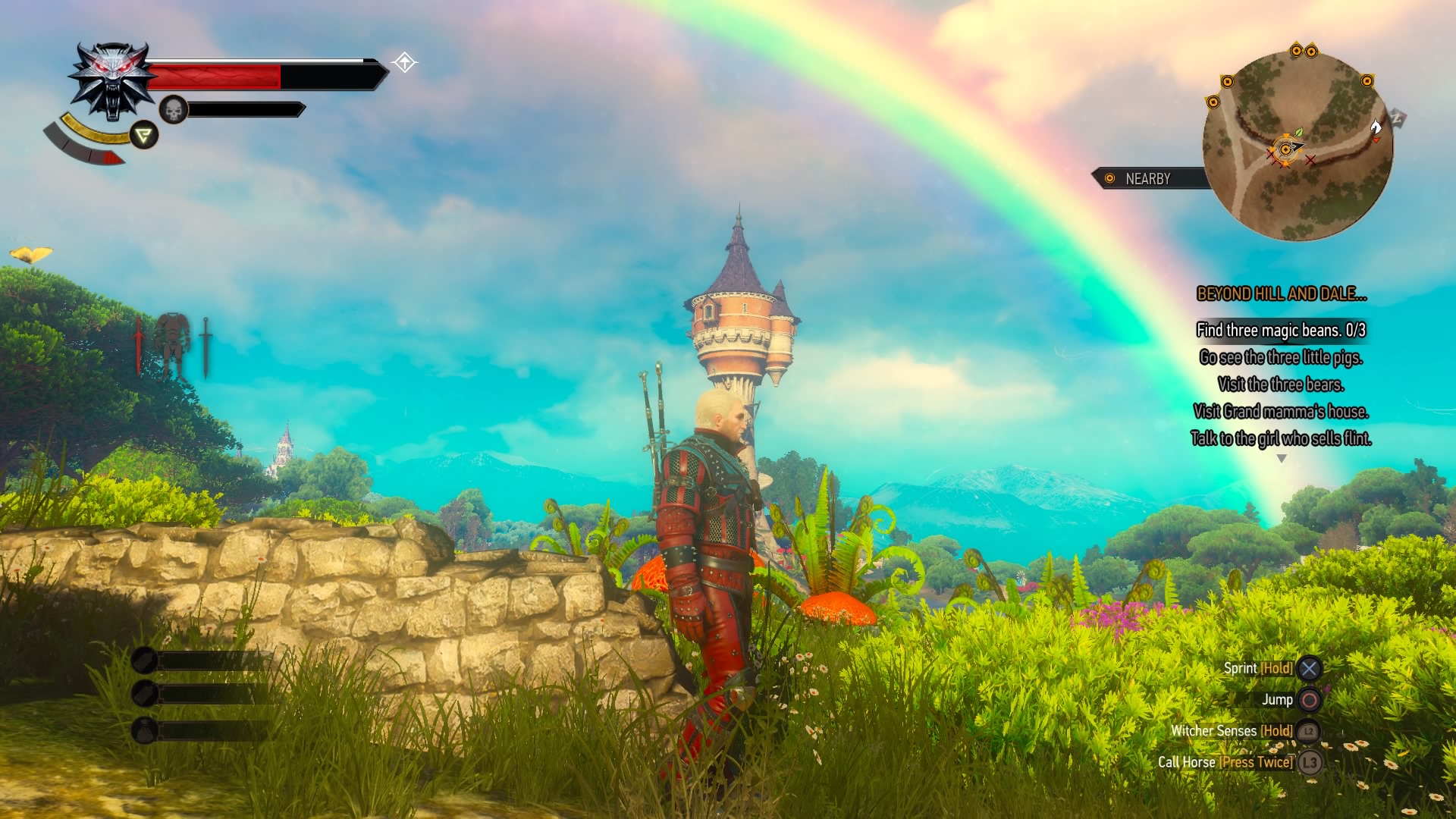Select the NEARBY objective label
Image resolution: width=1456 pixels, height=819 pixels.
[1147, 179]
